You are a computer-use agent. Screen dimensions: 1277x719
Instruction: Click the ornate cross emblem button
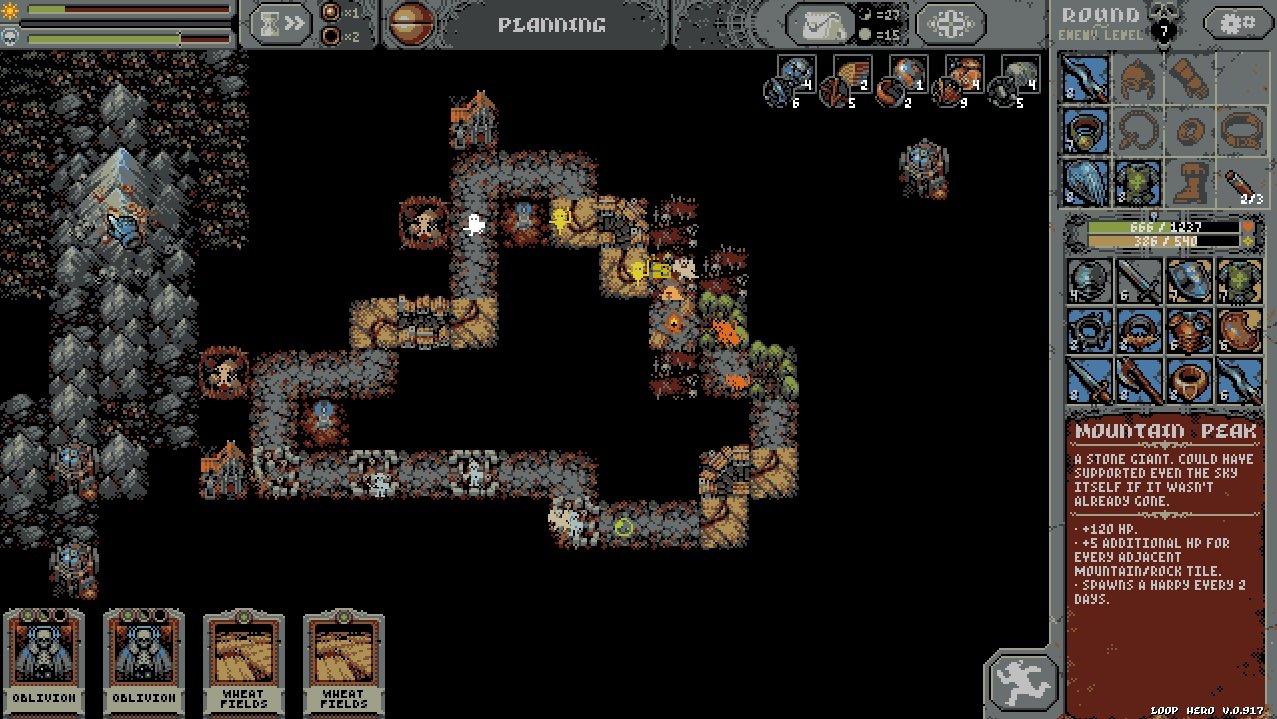point(949,24)
